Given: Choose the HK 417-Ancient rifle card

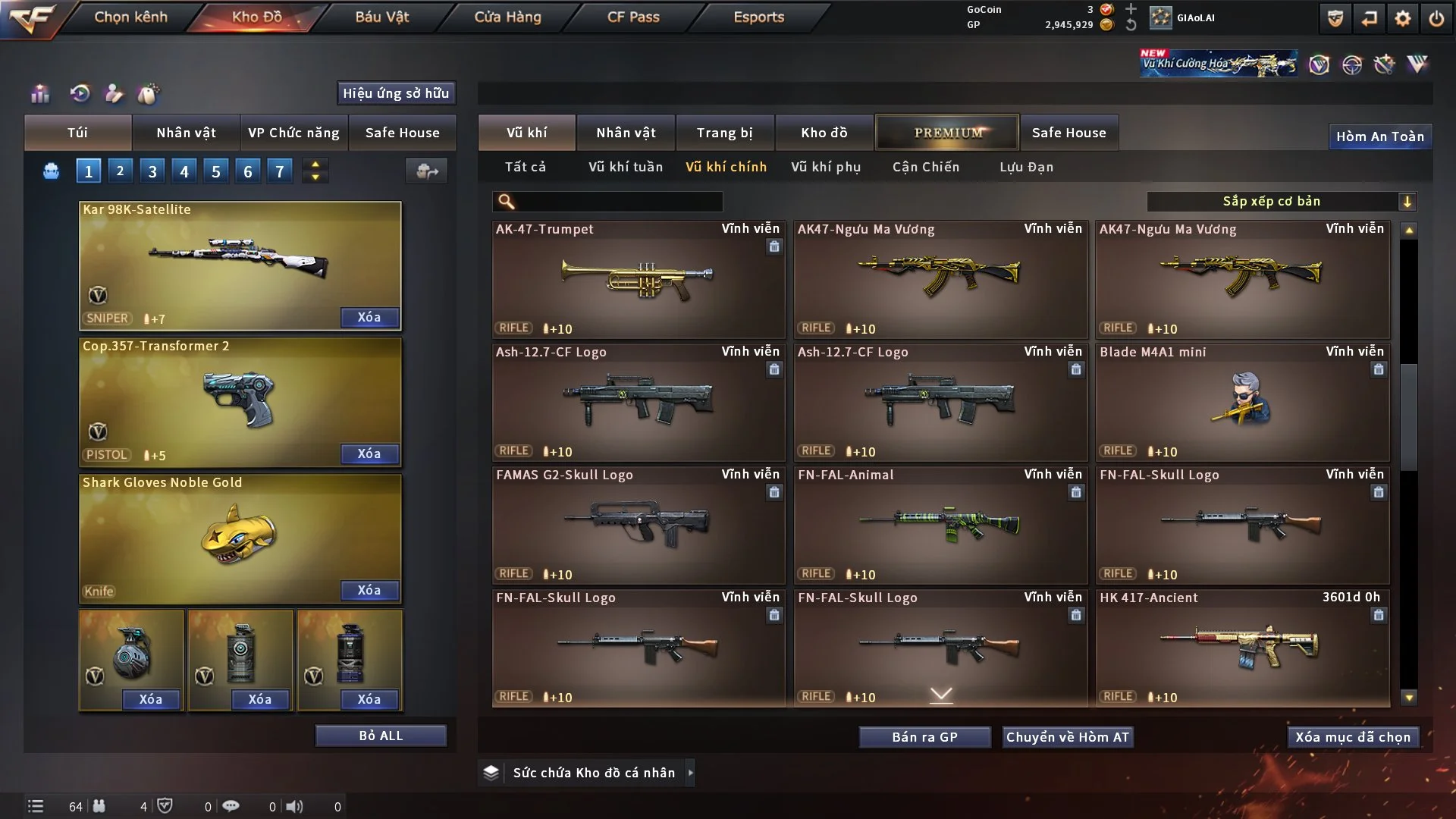Looking at the screenshot, I should [1242, 648].
